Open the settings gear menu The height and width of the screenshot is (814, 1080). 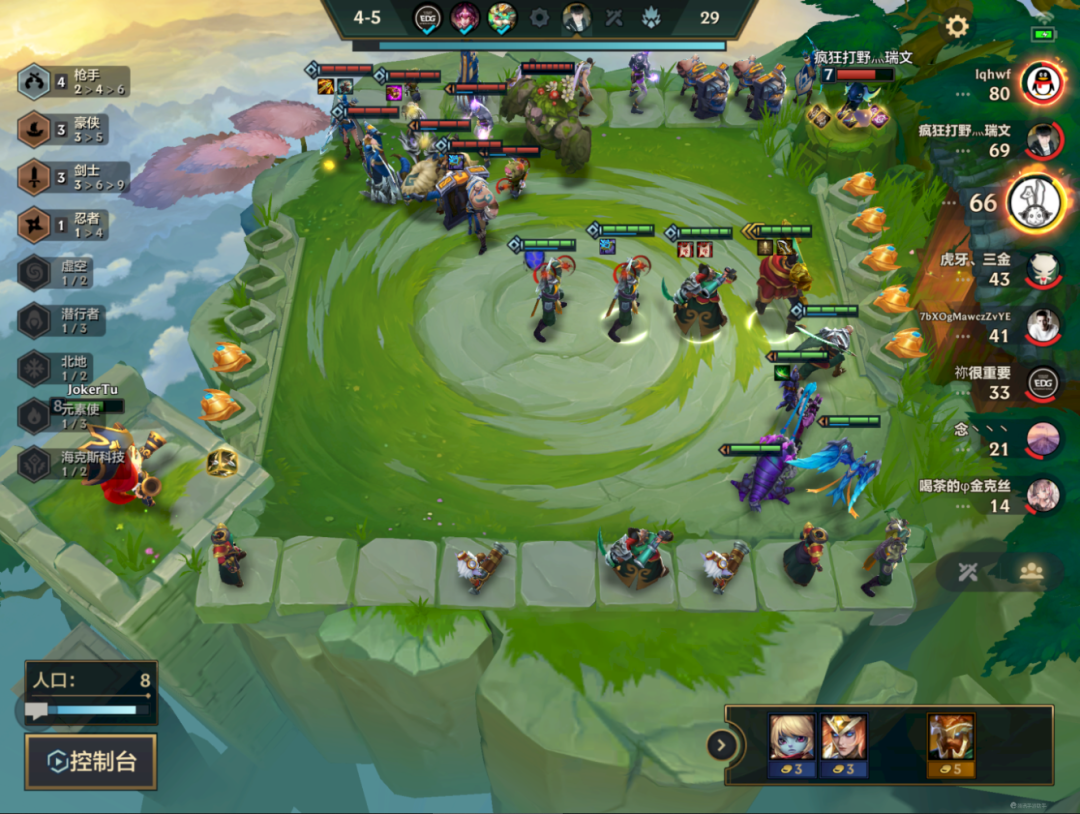pos(957,27)
